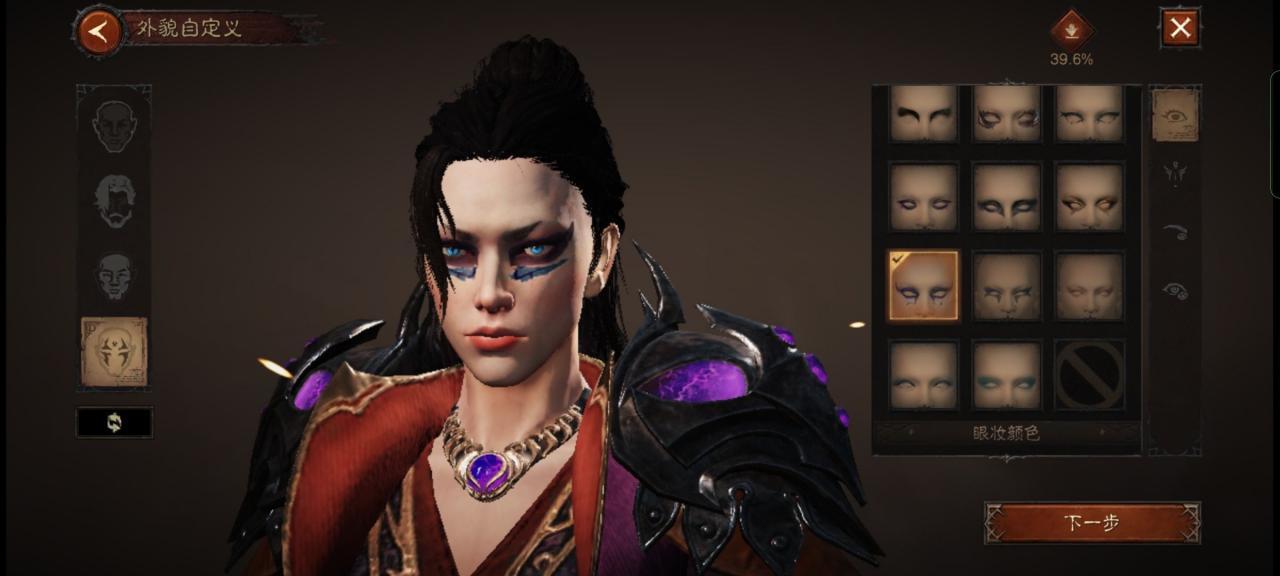This screenshot has height=576, width=1280.
Task: Go back using the arrow button
Action: [98, 32]
